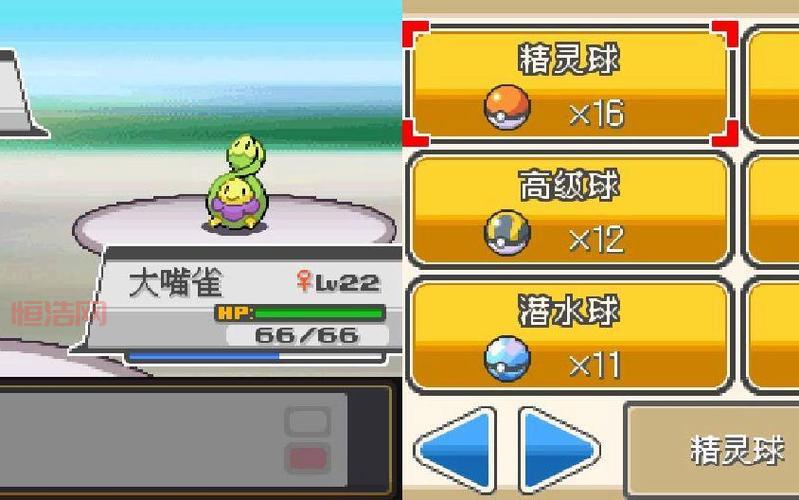Pick the 潜水球 Dive Ball item
Image resolution: width=799 pixels, height=500 pixels.
pos(570,336)
